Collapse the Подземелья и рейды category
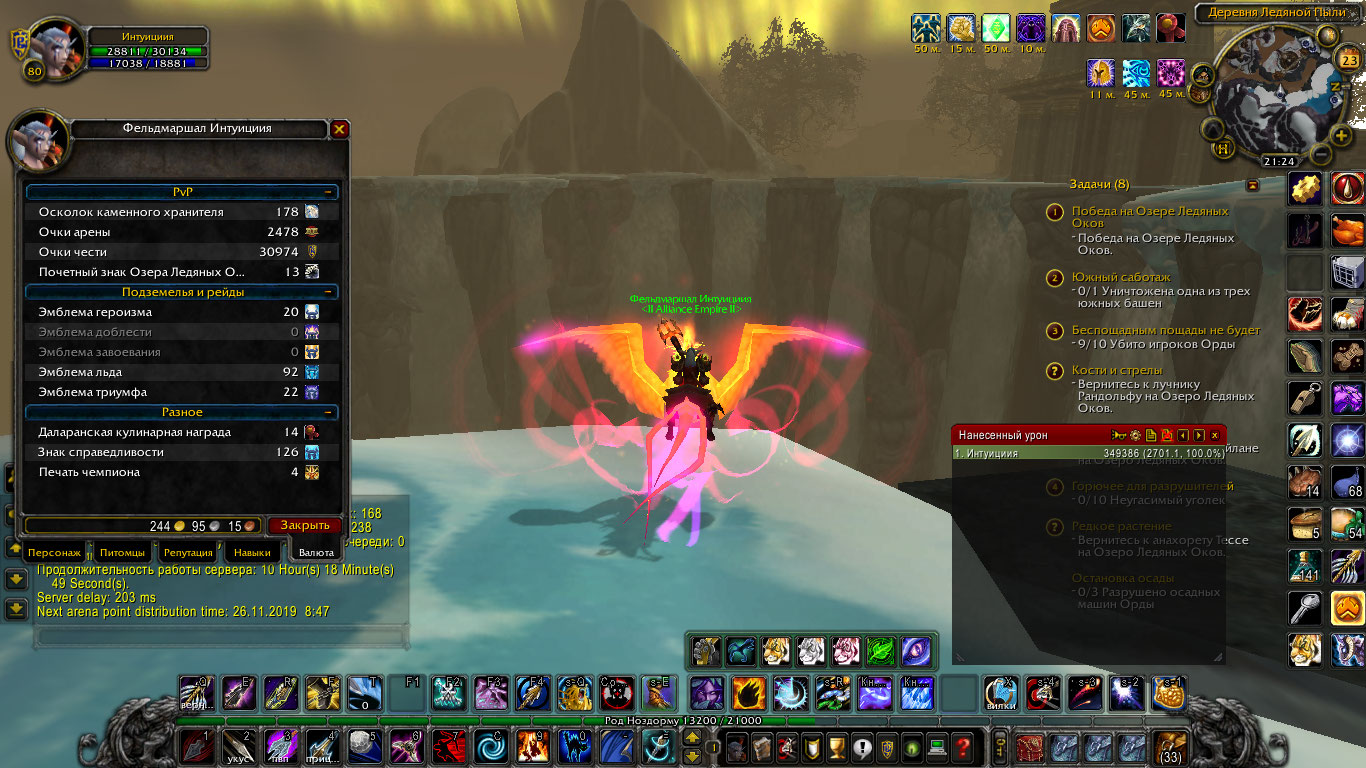This screenshot has height=768, width=1366. pos(328,292)
